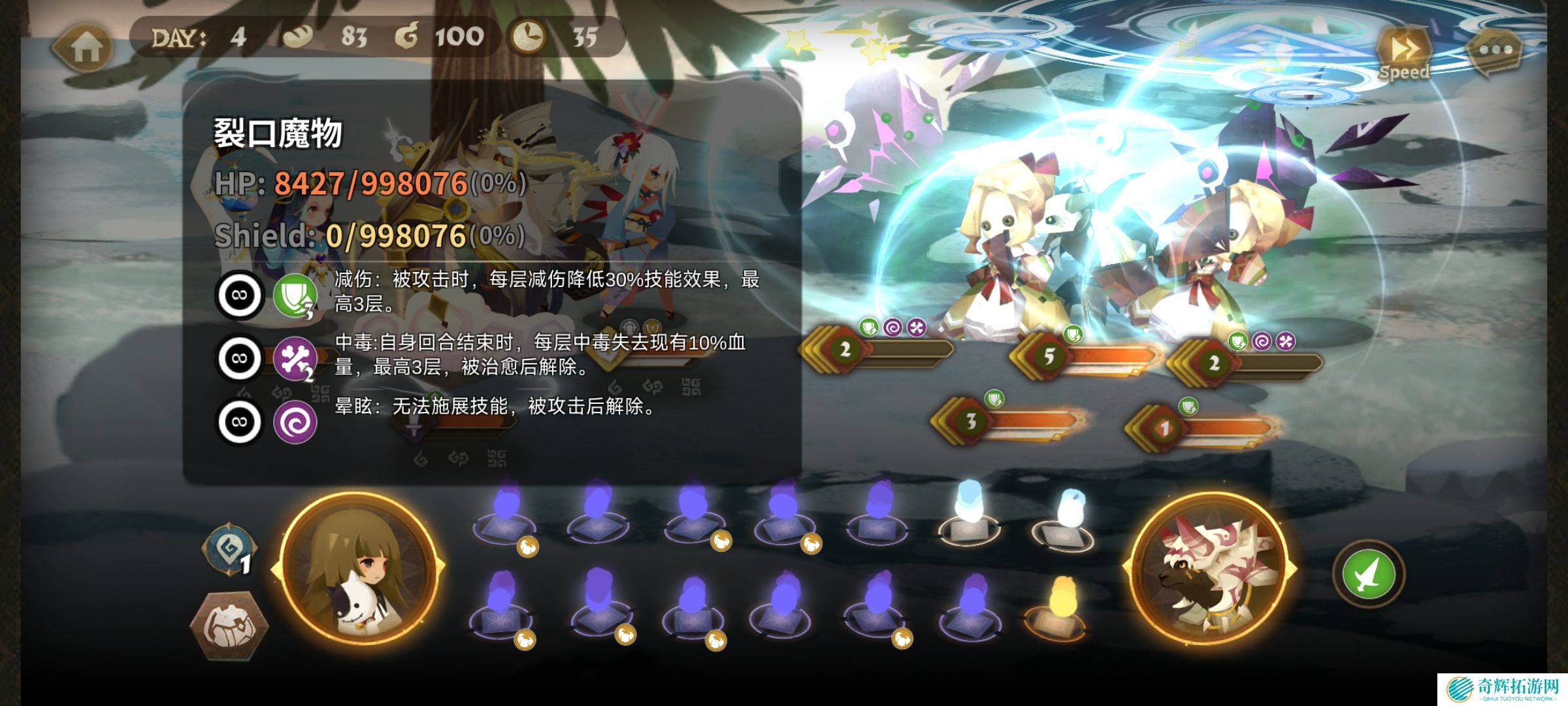Toggle the battle Speed button
Image resolution: width=1568 pixels, height=706 pixels.
click(1404, 52)
